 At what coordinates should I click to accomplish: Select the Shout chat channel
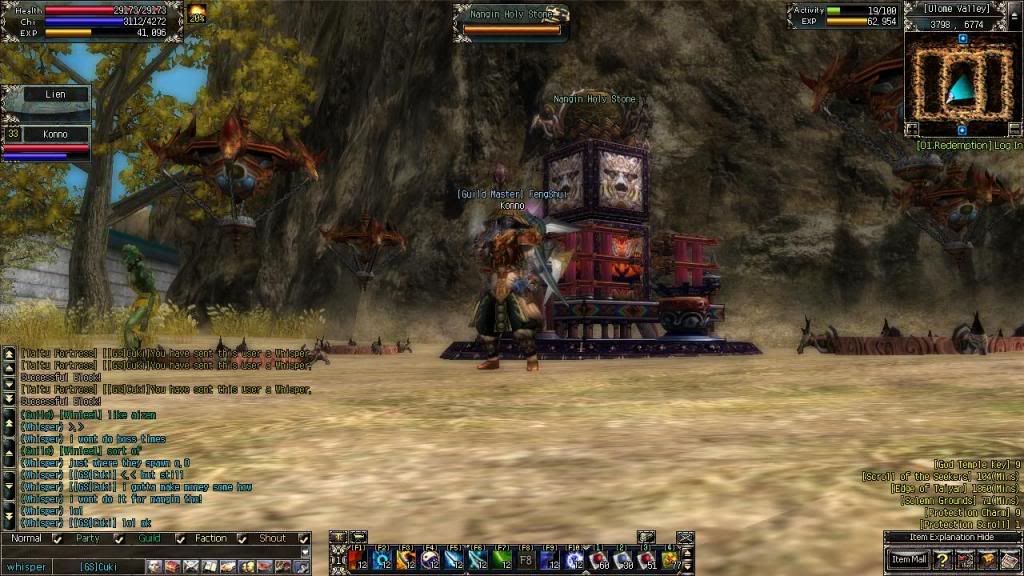272,539
